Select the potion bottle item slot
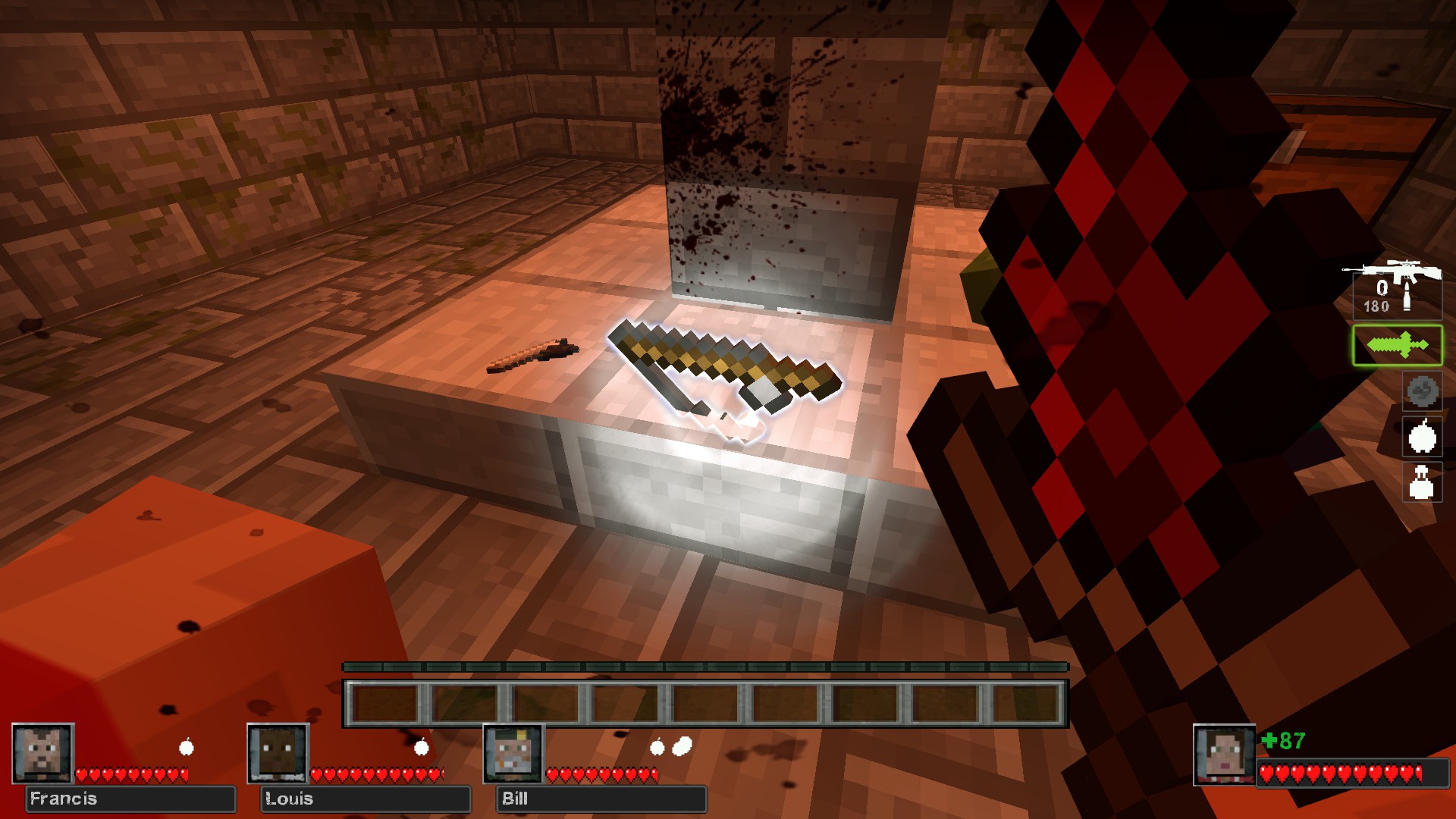Screen dimensions: 1456x819 click(1421, 482)
